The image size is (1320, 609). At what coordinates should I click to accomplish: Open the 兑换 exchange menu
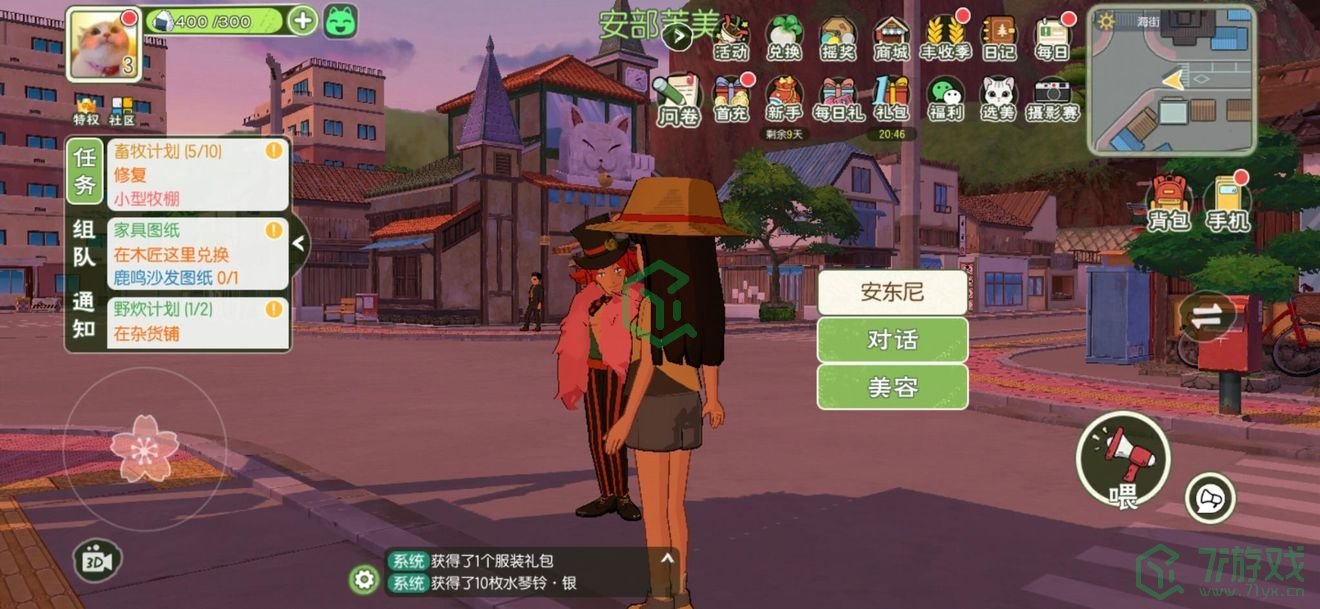coord(784,38)
